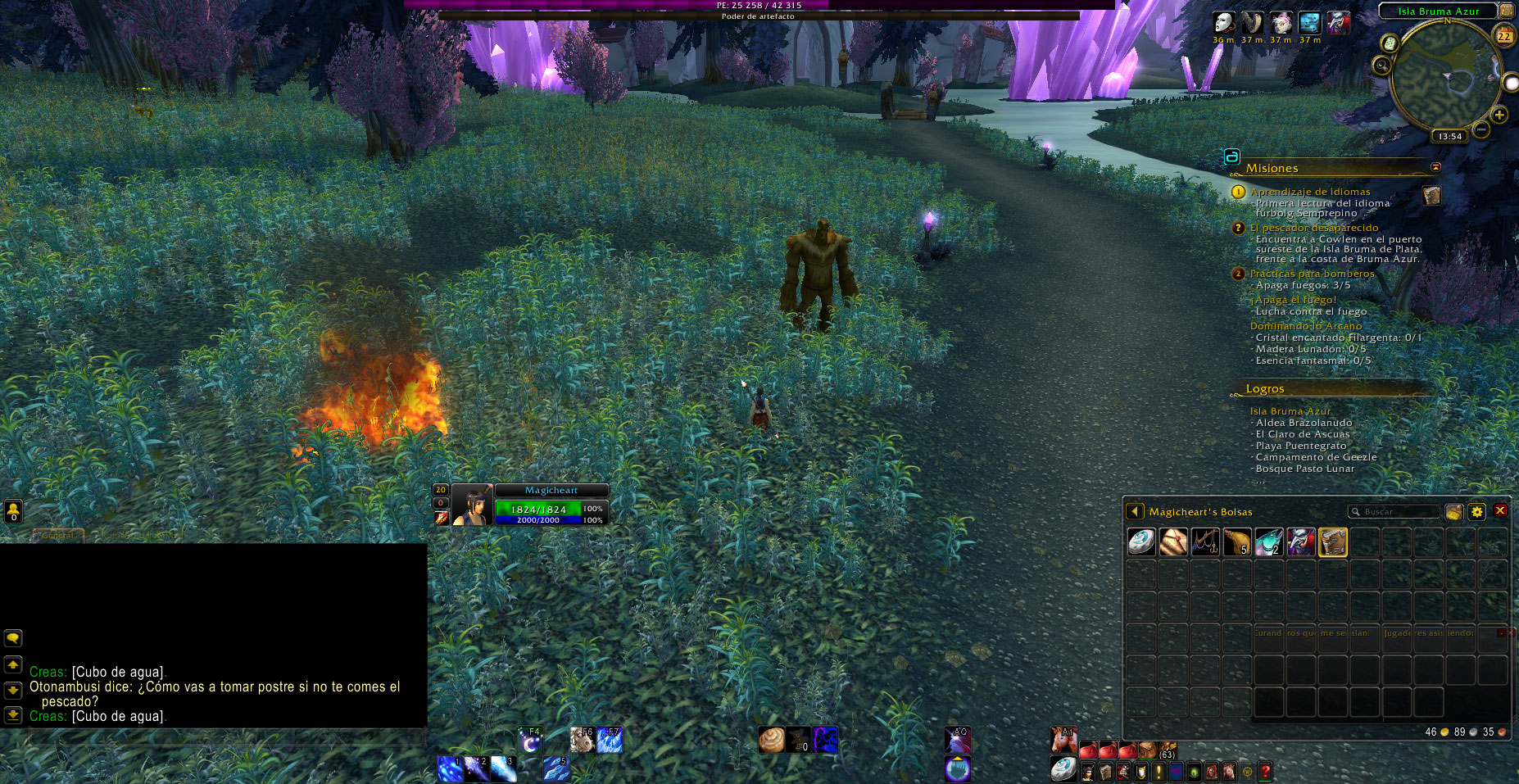Open the minimap tracking magnifier button
Screen dimensions: 1519x784
(x=1382, y=65)
